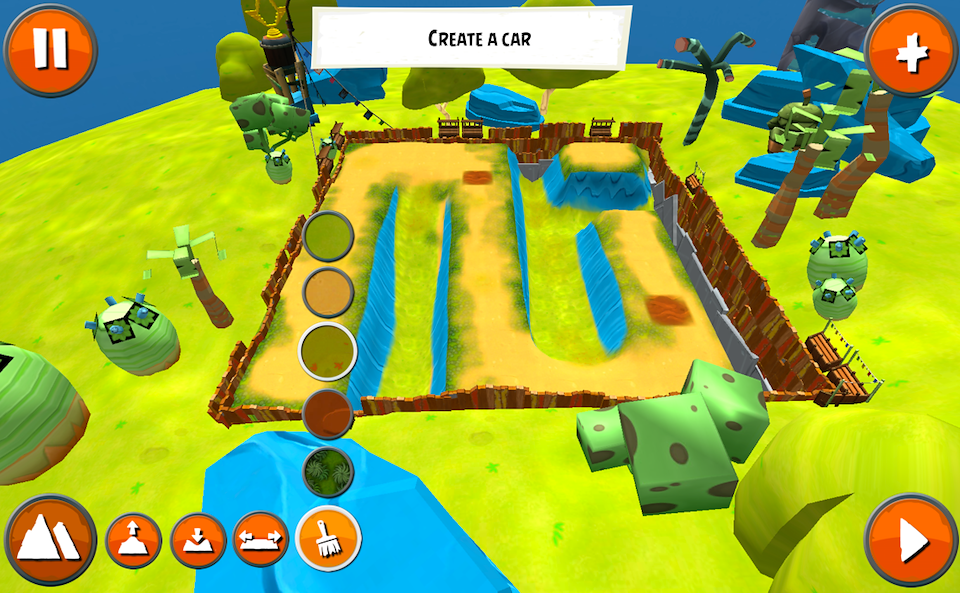The image size is (960, 593).
Task: Pick the green grass paint swatch
Action: click(x=328, y=238)
